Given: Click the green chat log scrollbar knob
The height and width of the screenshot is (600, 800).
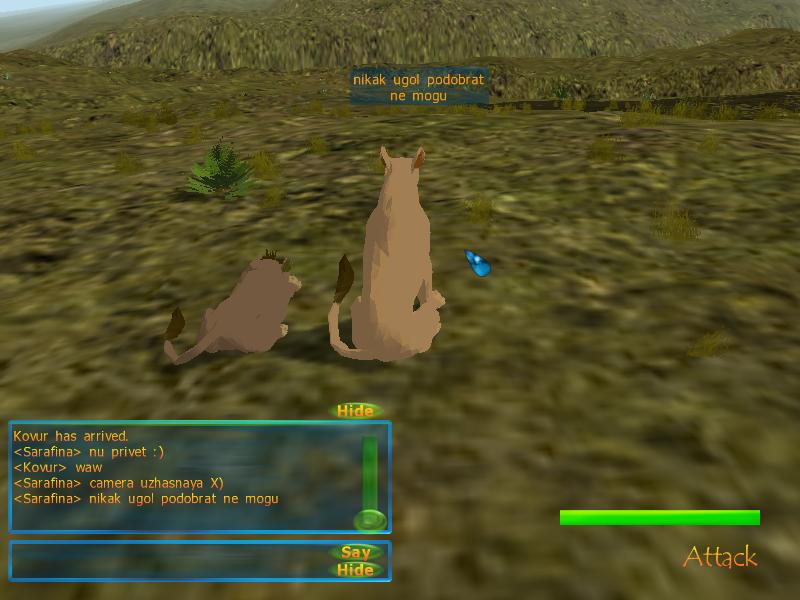Looking at the screenshot, I should coord(369,520).
